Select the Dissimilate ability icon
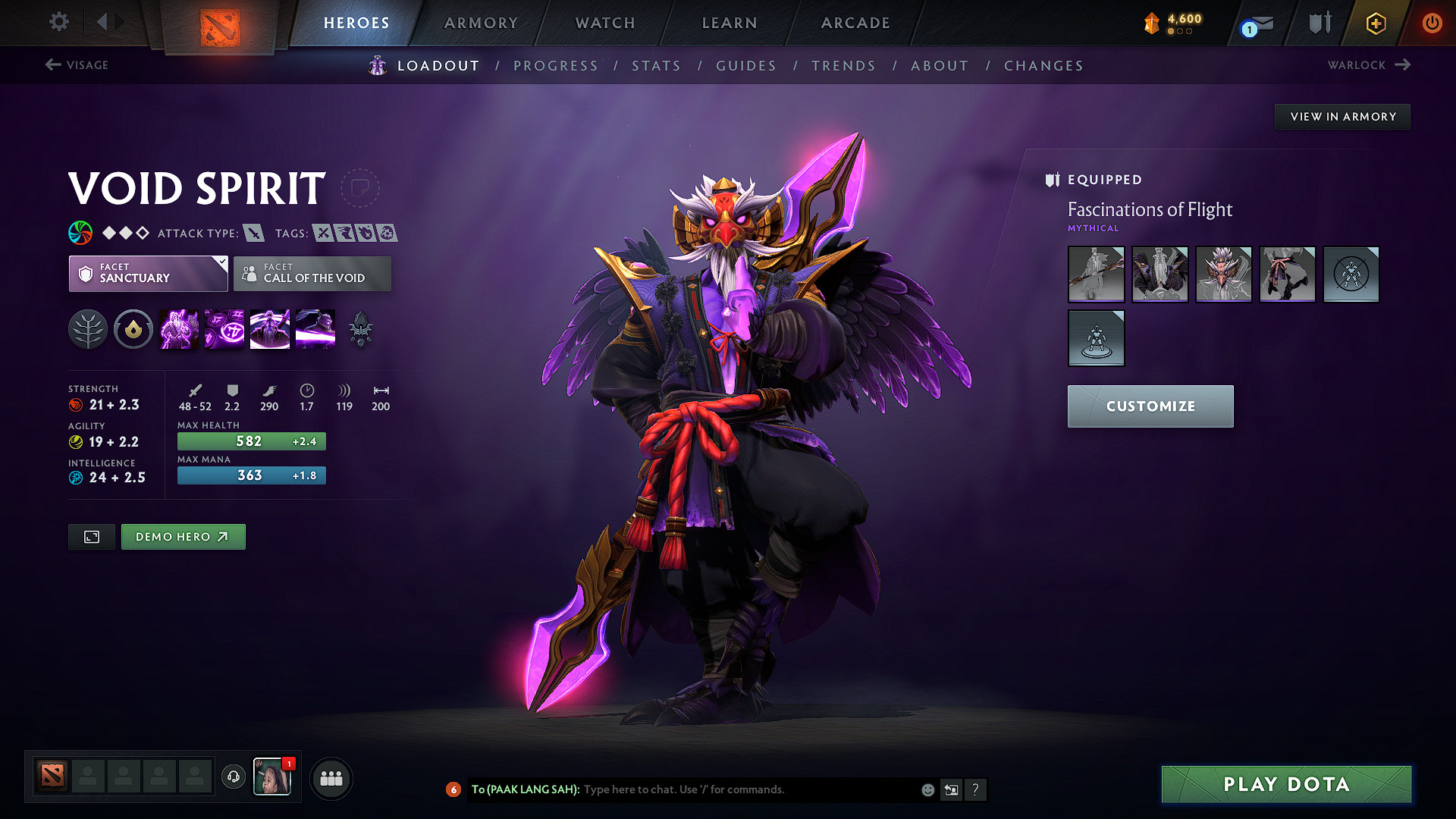The image size is (1456, 819). (224, 329)
